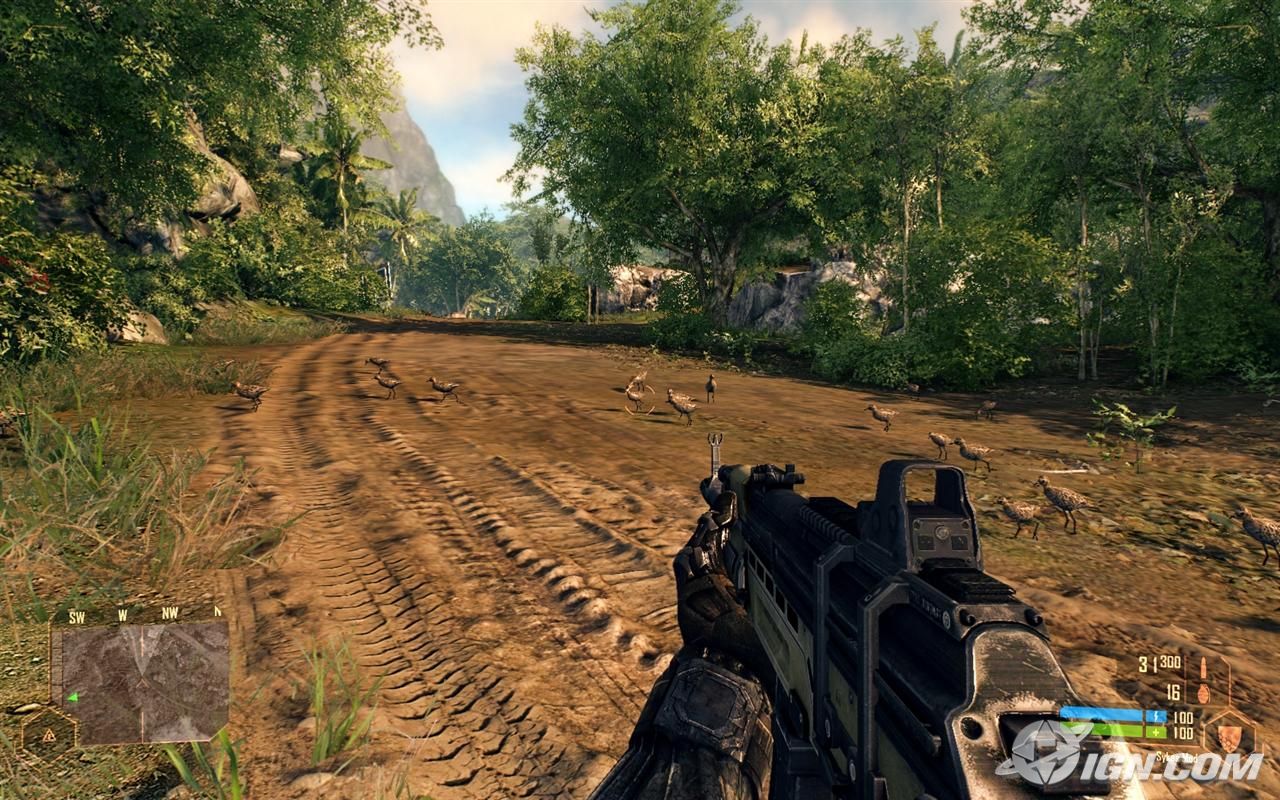Select the grenade icon
Screen dimensions: 1280x800
point(1202,692)
